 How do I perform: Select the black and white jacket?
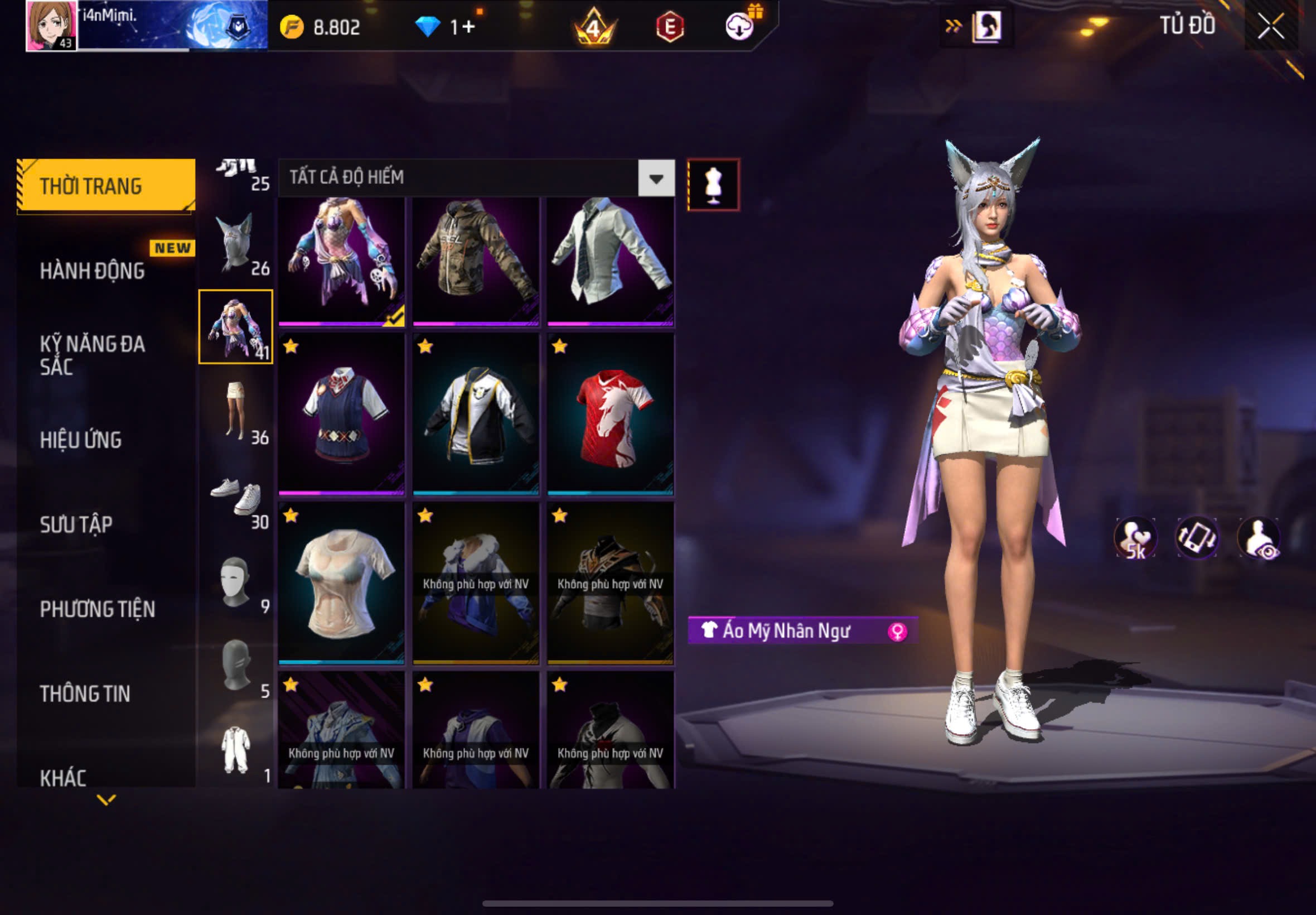476,415
